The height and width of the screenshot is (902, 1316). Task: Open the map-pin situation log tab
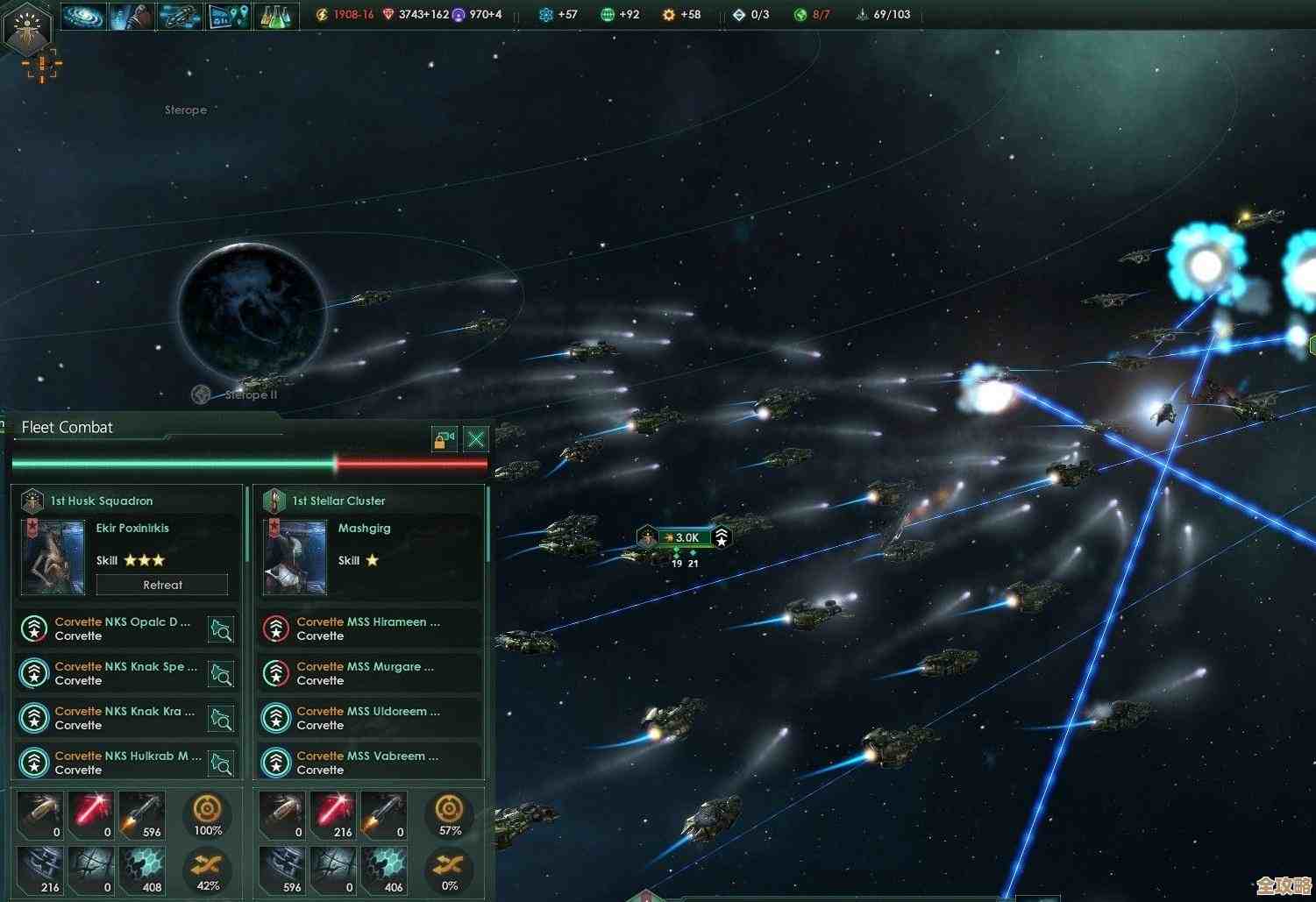pyautogui.click(x=228, y=16)
